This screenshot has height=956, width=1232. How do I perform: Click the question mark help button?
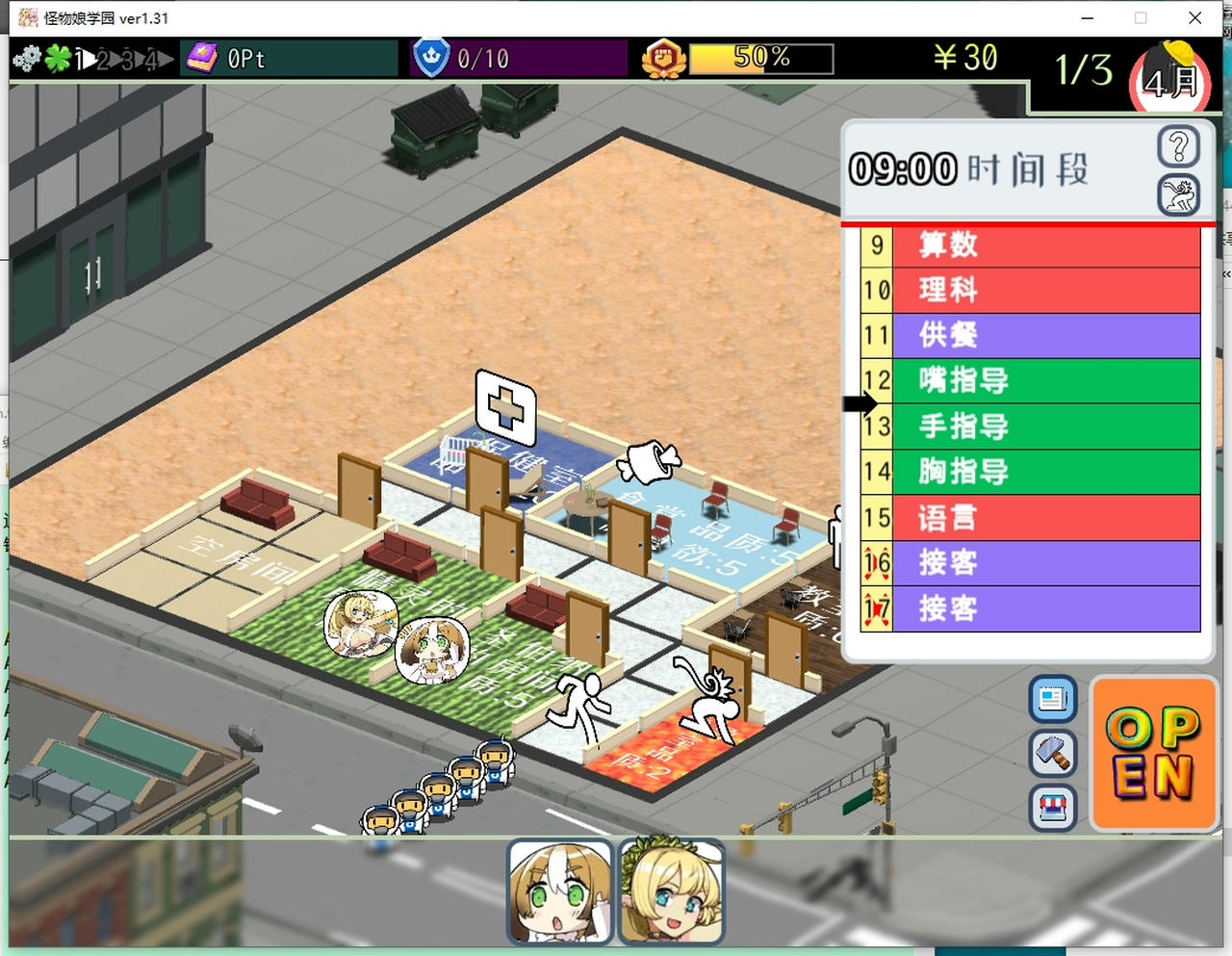[1178, 147]
